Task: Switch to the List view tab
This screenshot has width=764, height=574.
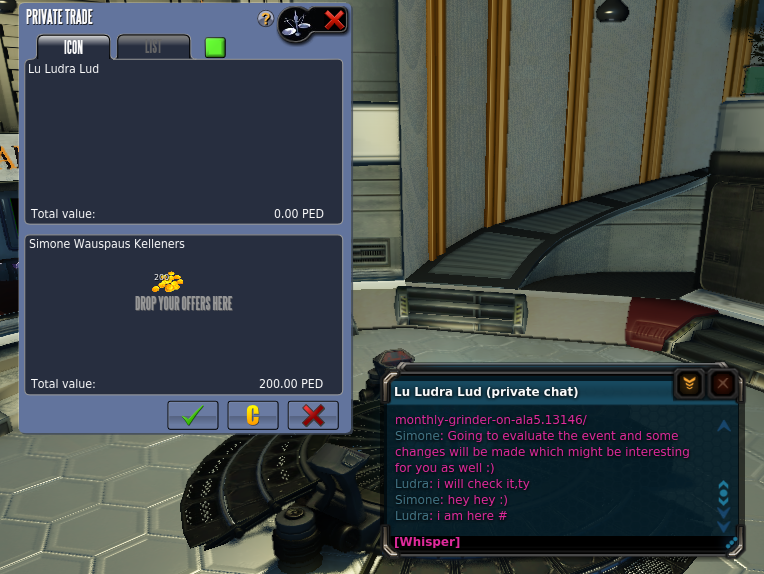Action: (153, 47)
